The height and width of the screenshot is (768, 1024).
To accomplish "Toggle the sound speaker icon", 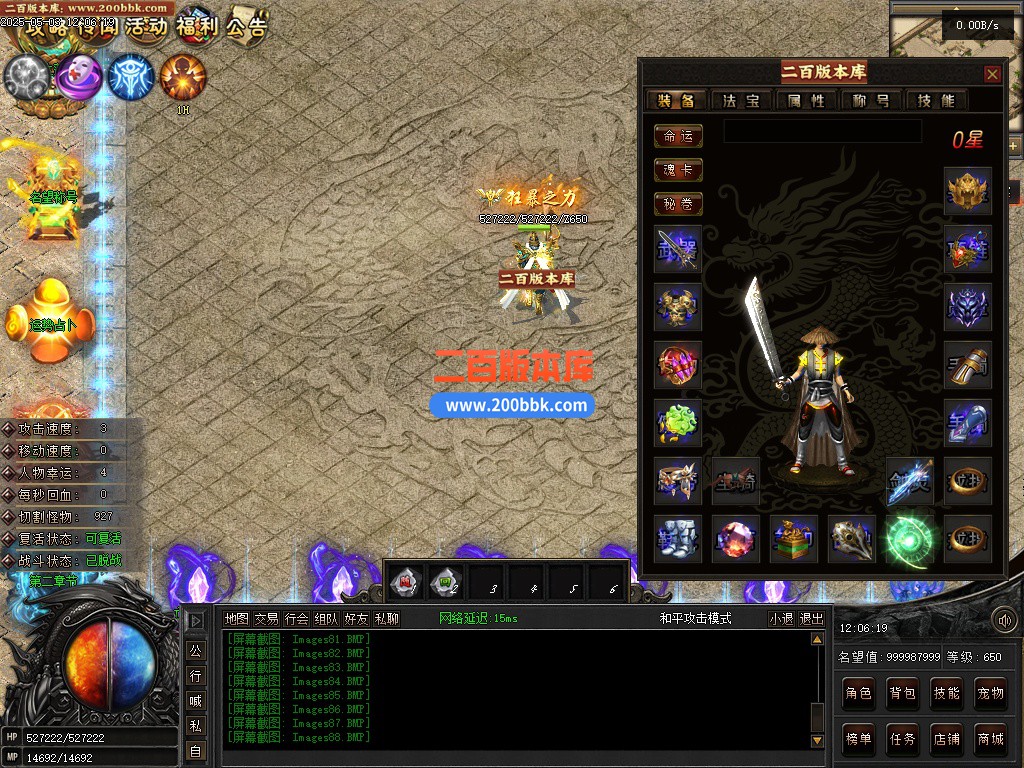I will (1004, 620).
